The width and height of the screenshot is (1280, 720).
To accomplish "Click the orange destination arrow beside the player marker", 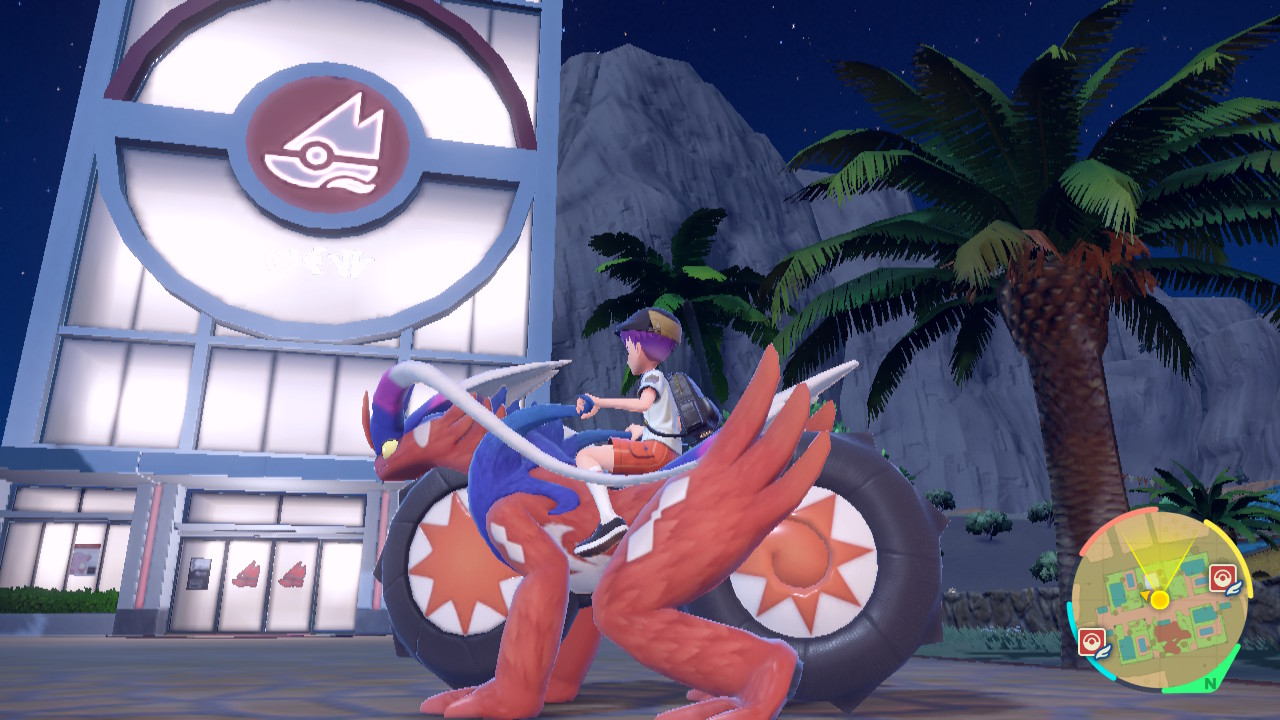I will (1146, 594).
